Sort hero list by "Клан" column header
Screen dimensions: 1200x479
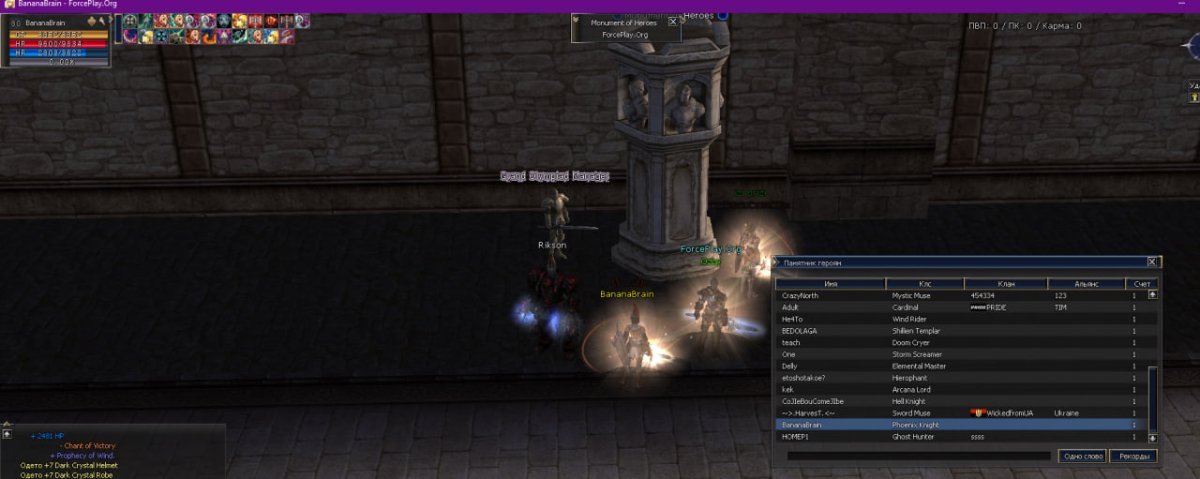click(x=1006, y=284)
